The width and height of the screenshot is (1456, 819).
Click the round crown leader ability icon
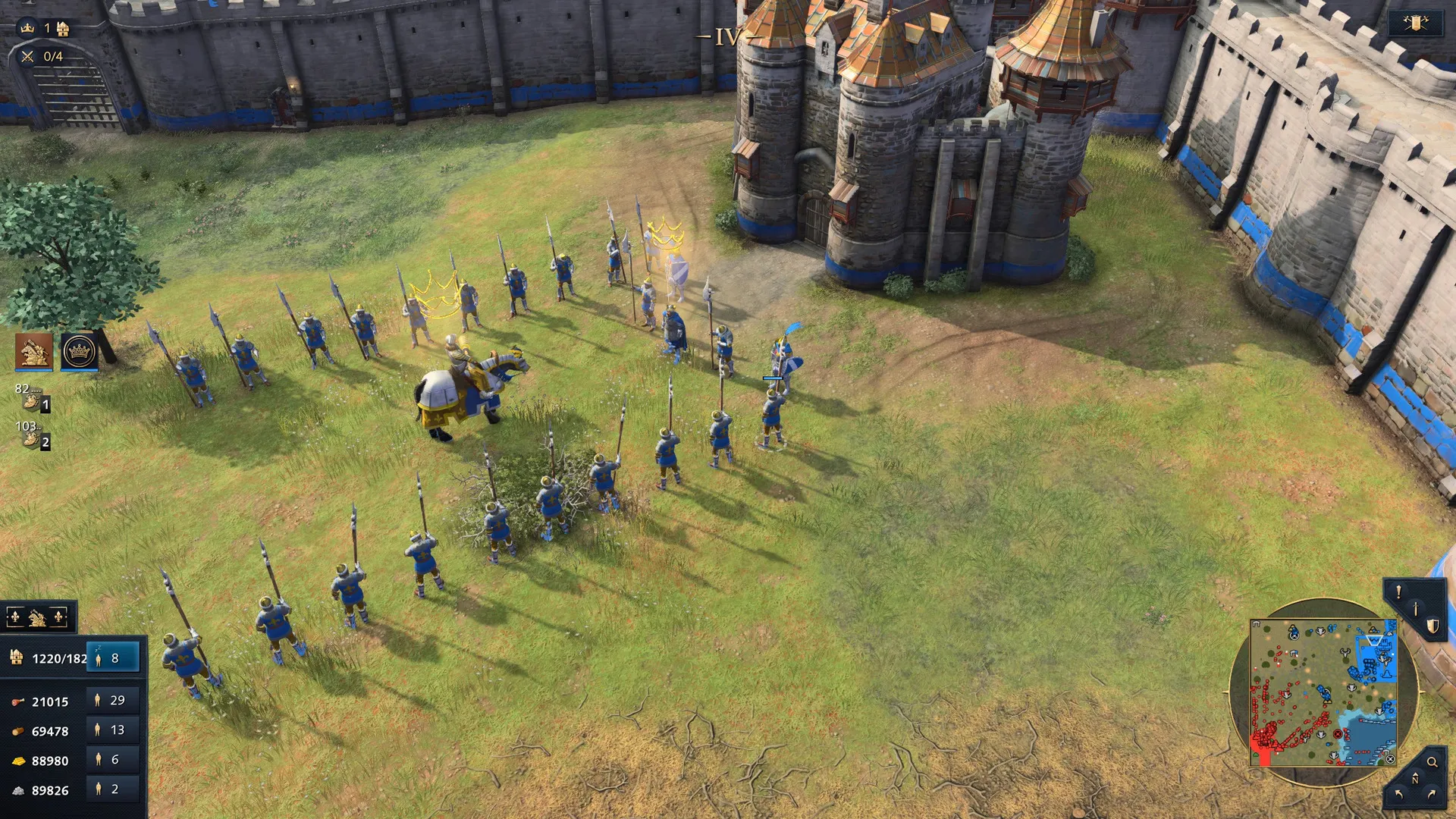(79, 351)
